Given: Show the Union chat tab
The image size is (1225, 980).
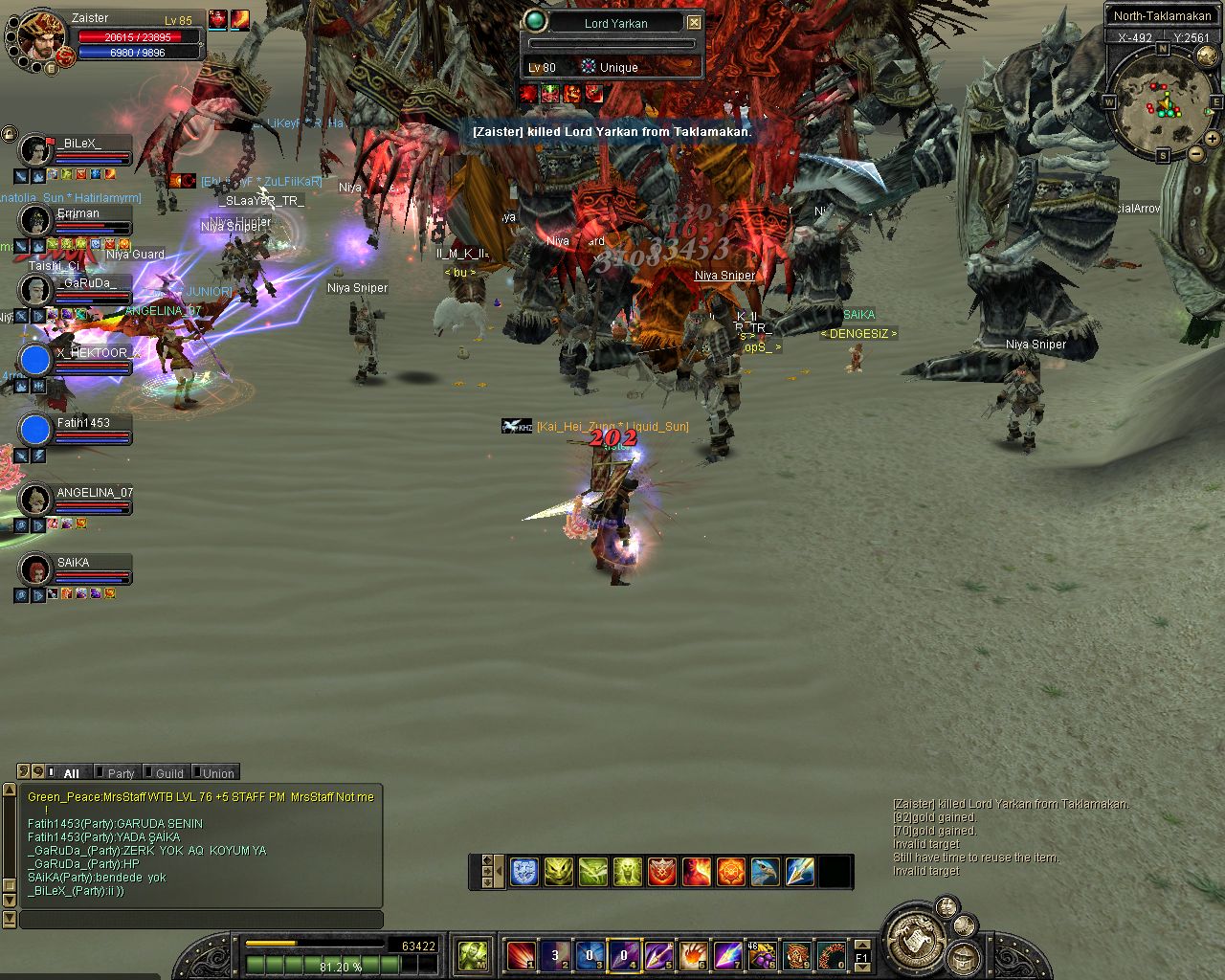Looking at the screenshot, I should click(x=218, y=773).
